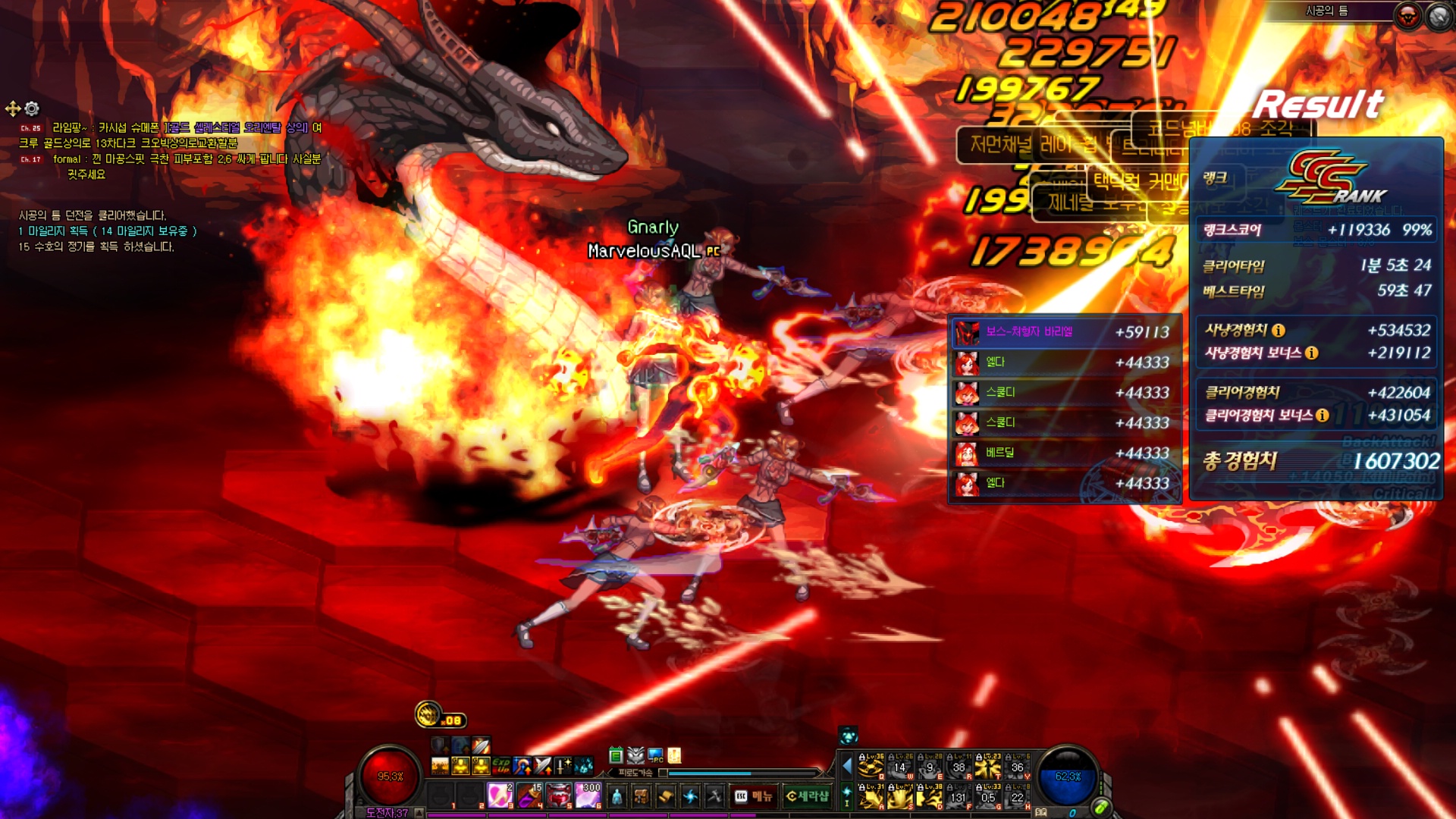This screenshot has height=819, width=1456.
Task: Activate the level 36 skill on Q
Action: pos(871,767)
